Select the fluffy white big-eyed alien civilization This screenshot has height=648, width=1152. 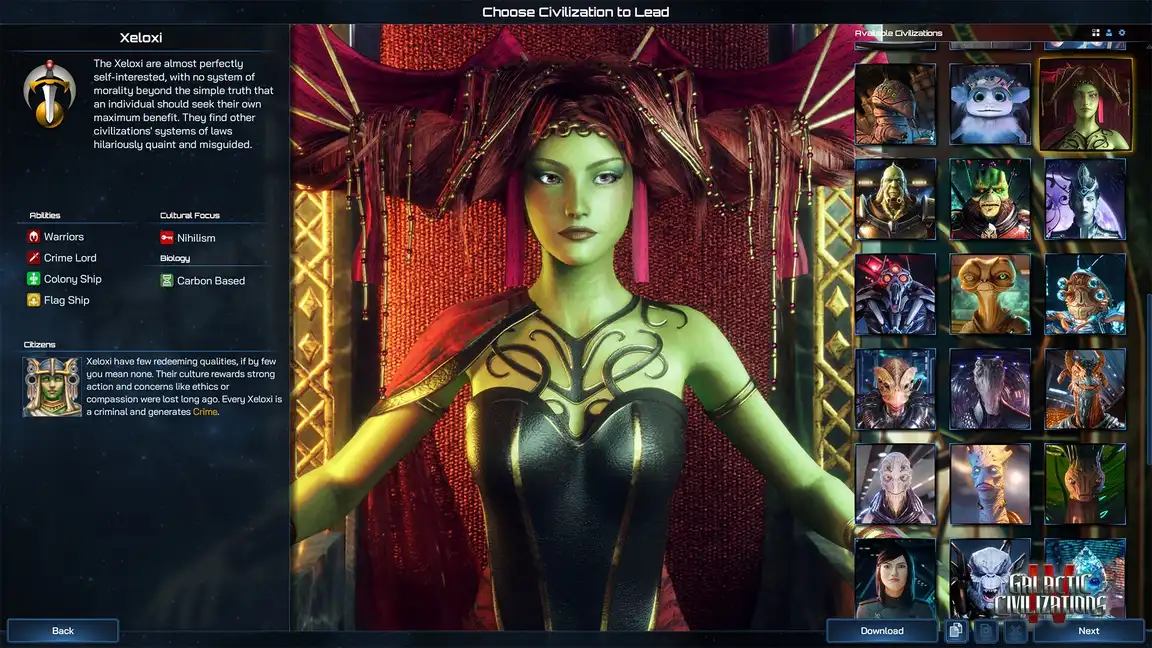[x=990, y=104]
